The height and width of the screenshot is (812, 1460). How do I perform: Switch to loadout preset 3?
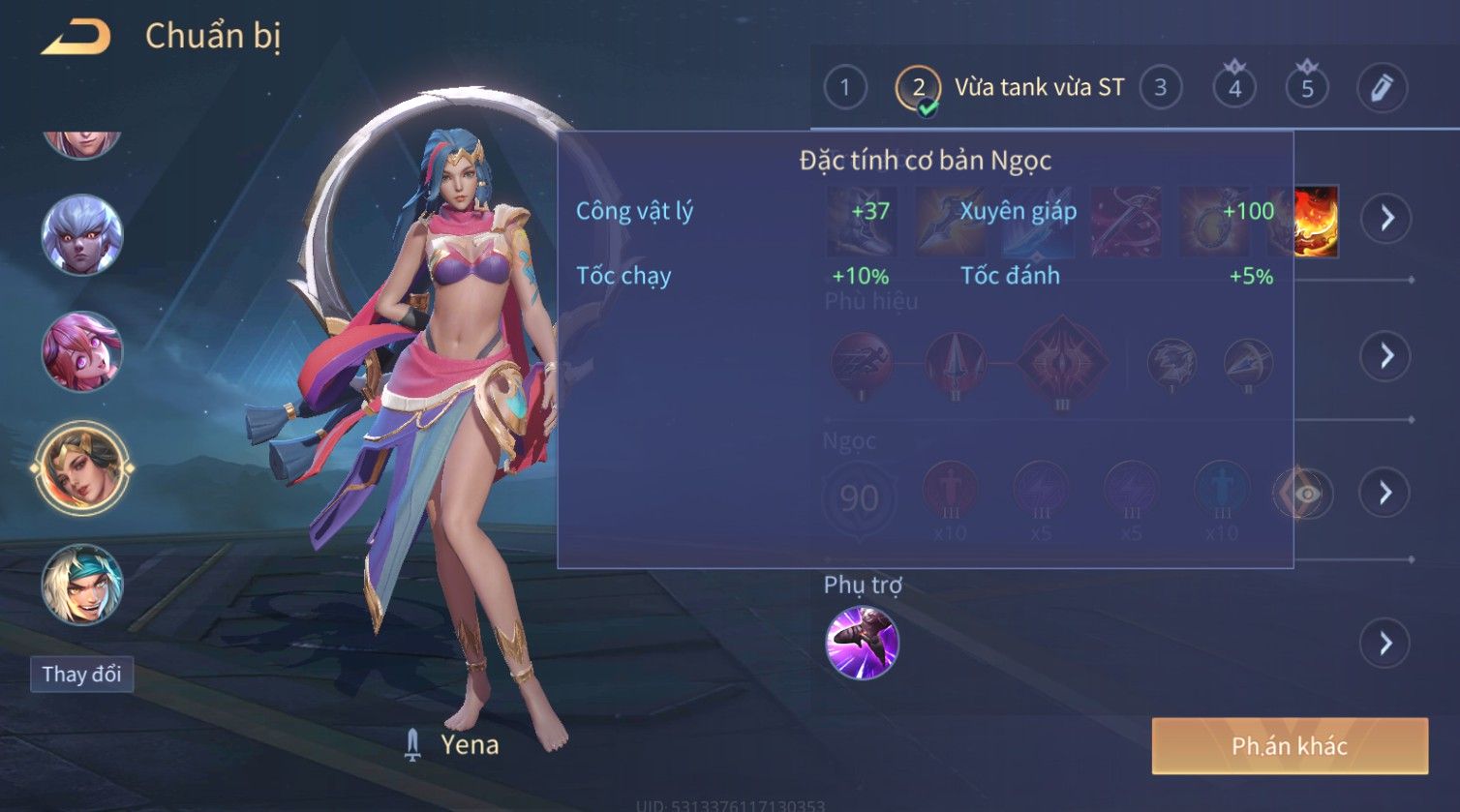point(1160,88)
